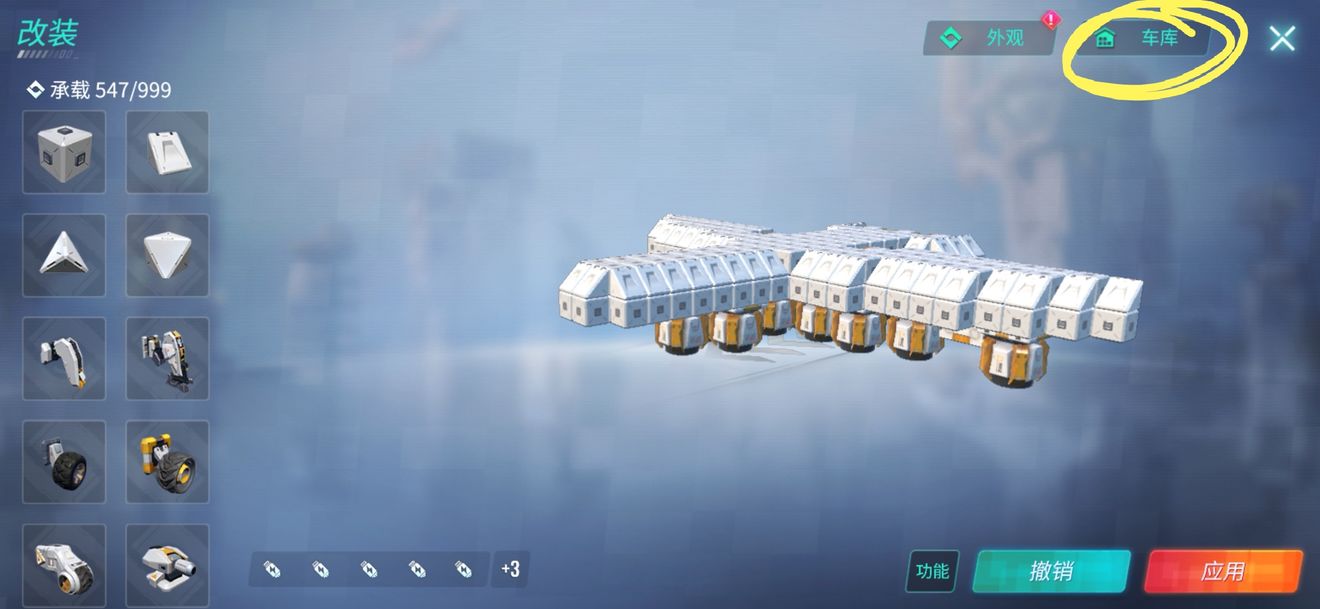Click the 应用 apply button
Viewport: 1320px width, 609px height.
(1223, 571)
